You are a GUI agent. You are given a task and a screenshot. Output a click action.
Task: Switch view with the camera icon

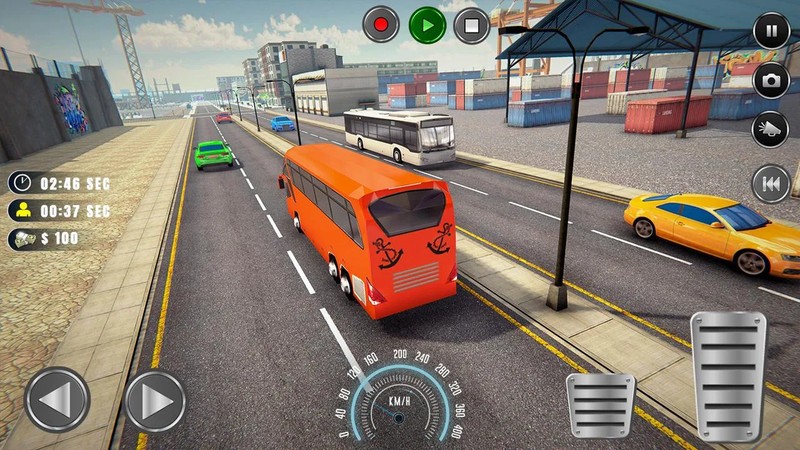pos(771,80)
